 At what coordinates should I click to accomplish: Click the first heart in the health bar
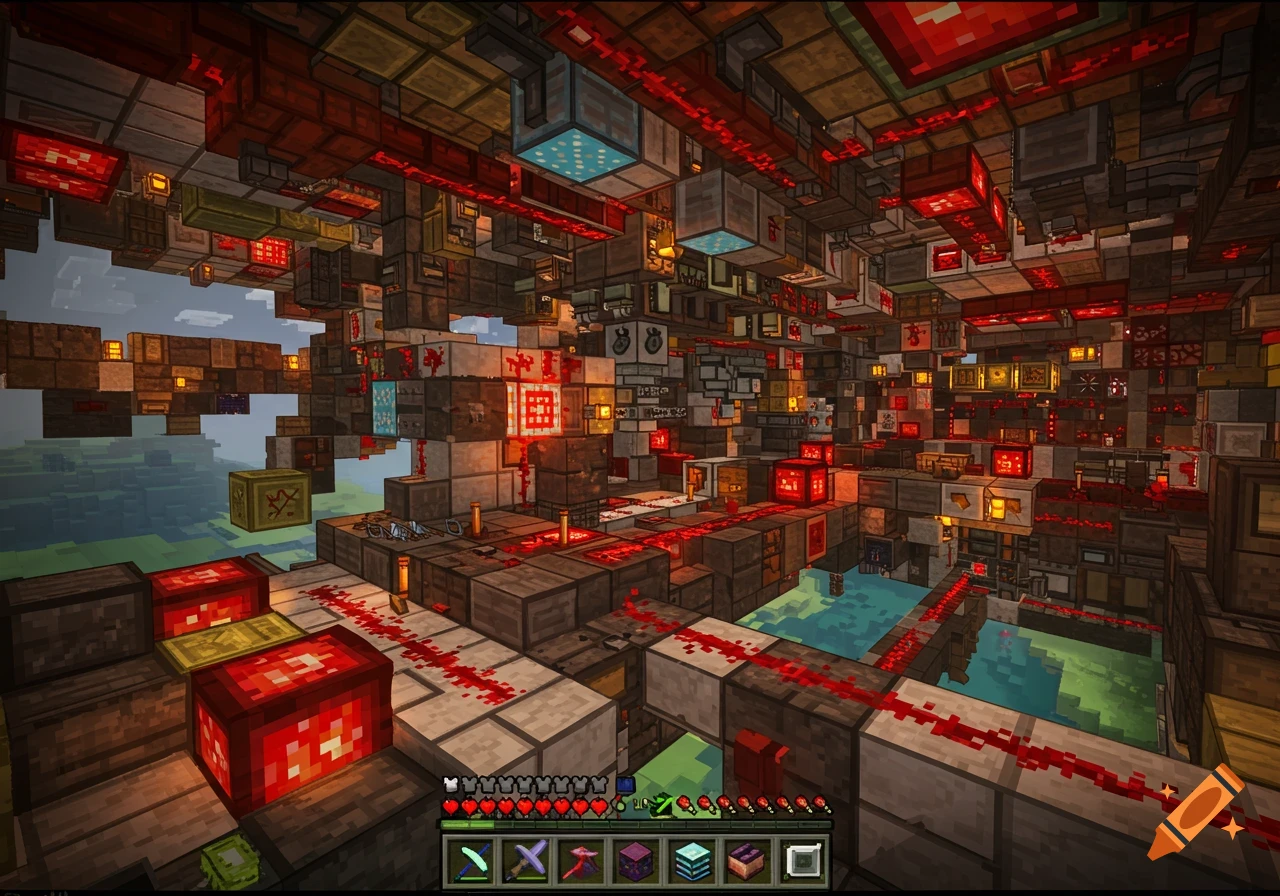coord(448,806)
